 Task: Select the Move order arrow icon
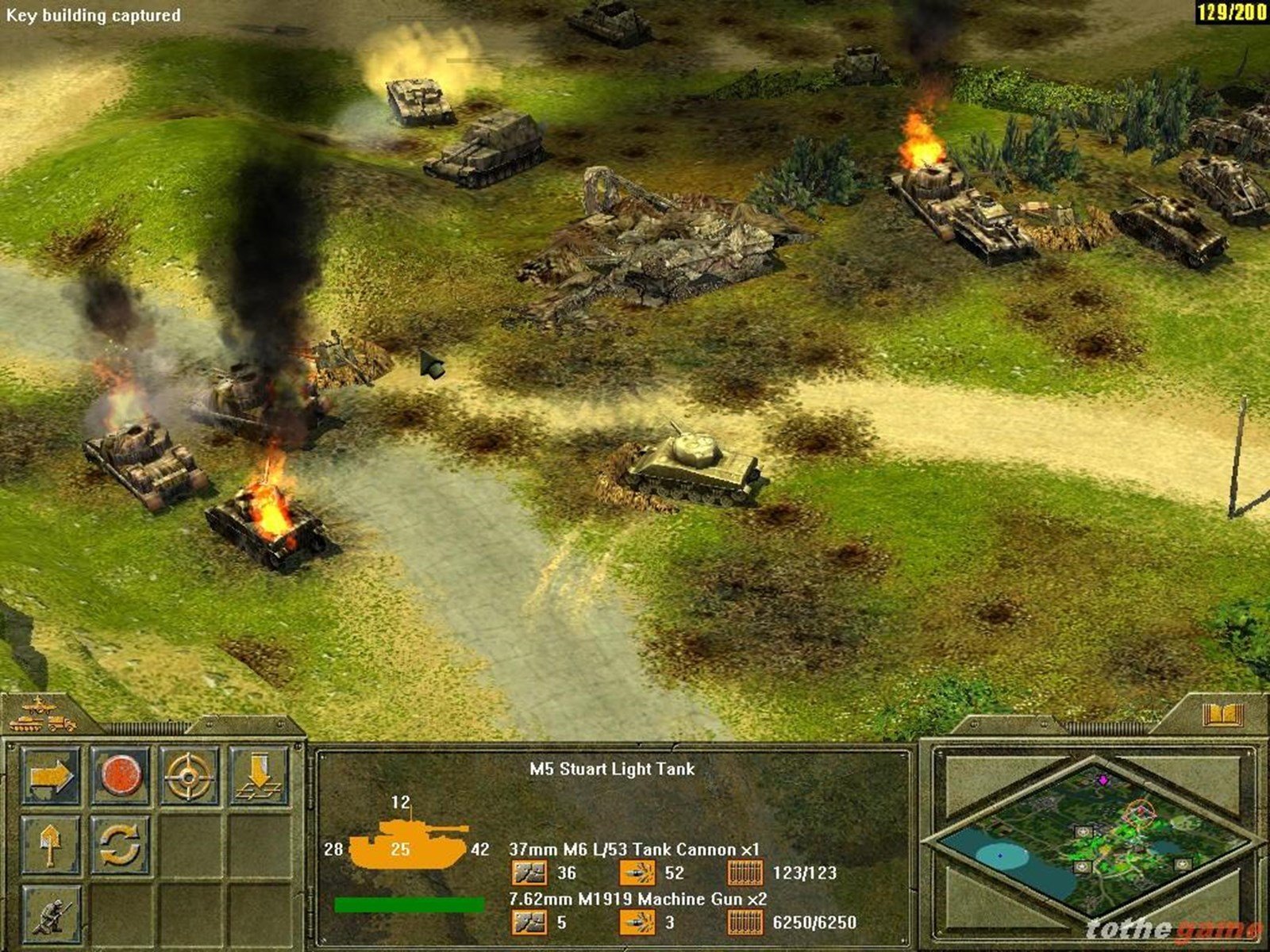[52, 775]
